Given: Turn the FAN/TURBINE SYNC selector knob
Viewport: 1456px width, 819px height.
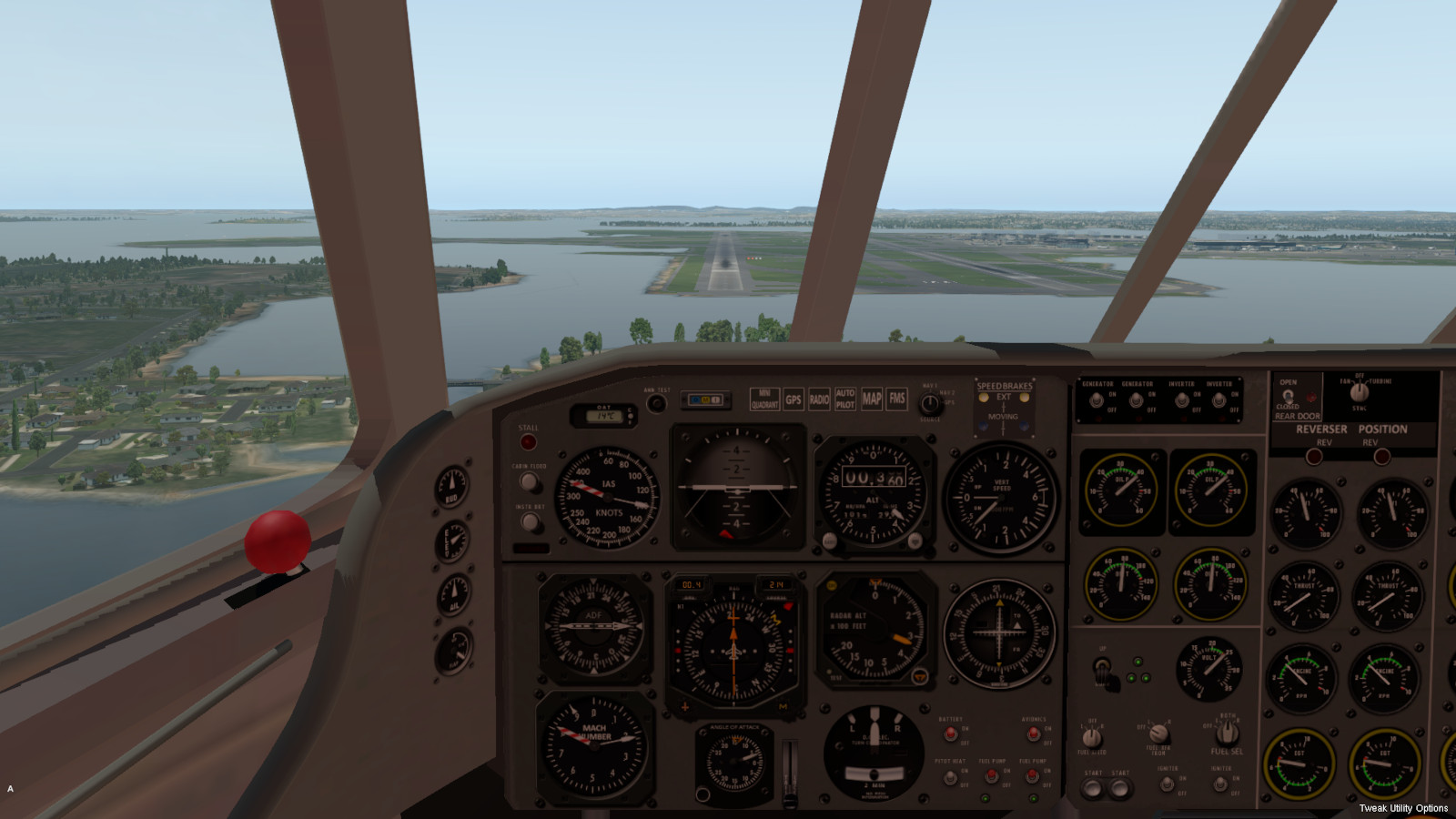Looking at the screenshot, I should 1359,392.
